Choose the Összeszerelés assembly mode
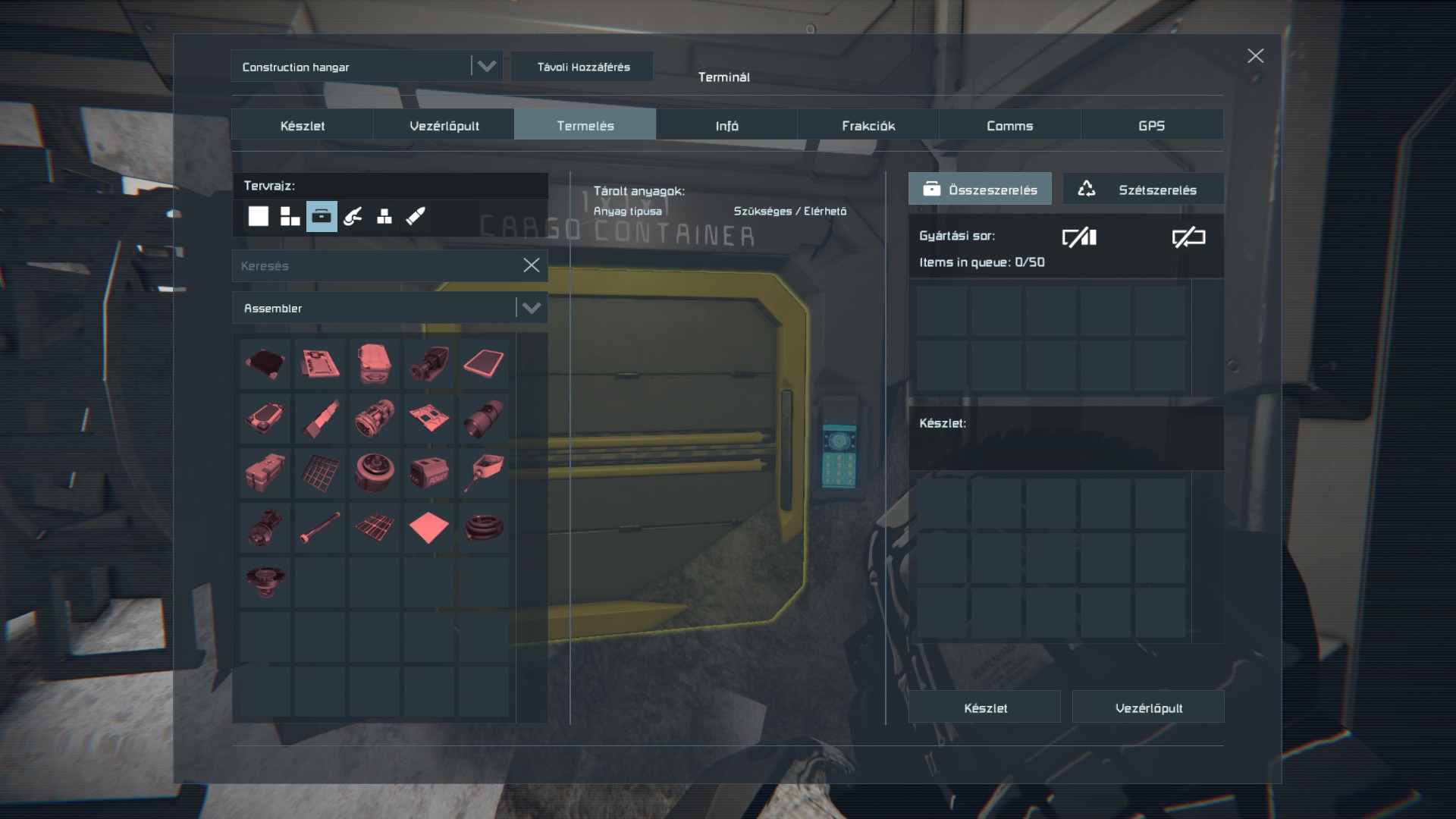 pos(980,190)
